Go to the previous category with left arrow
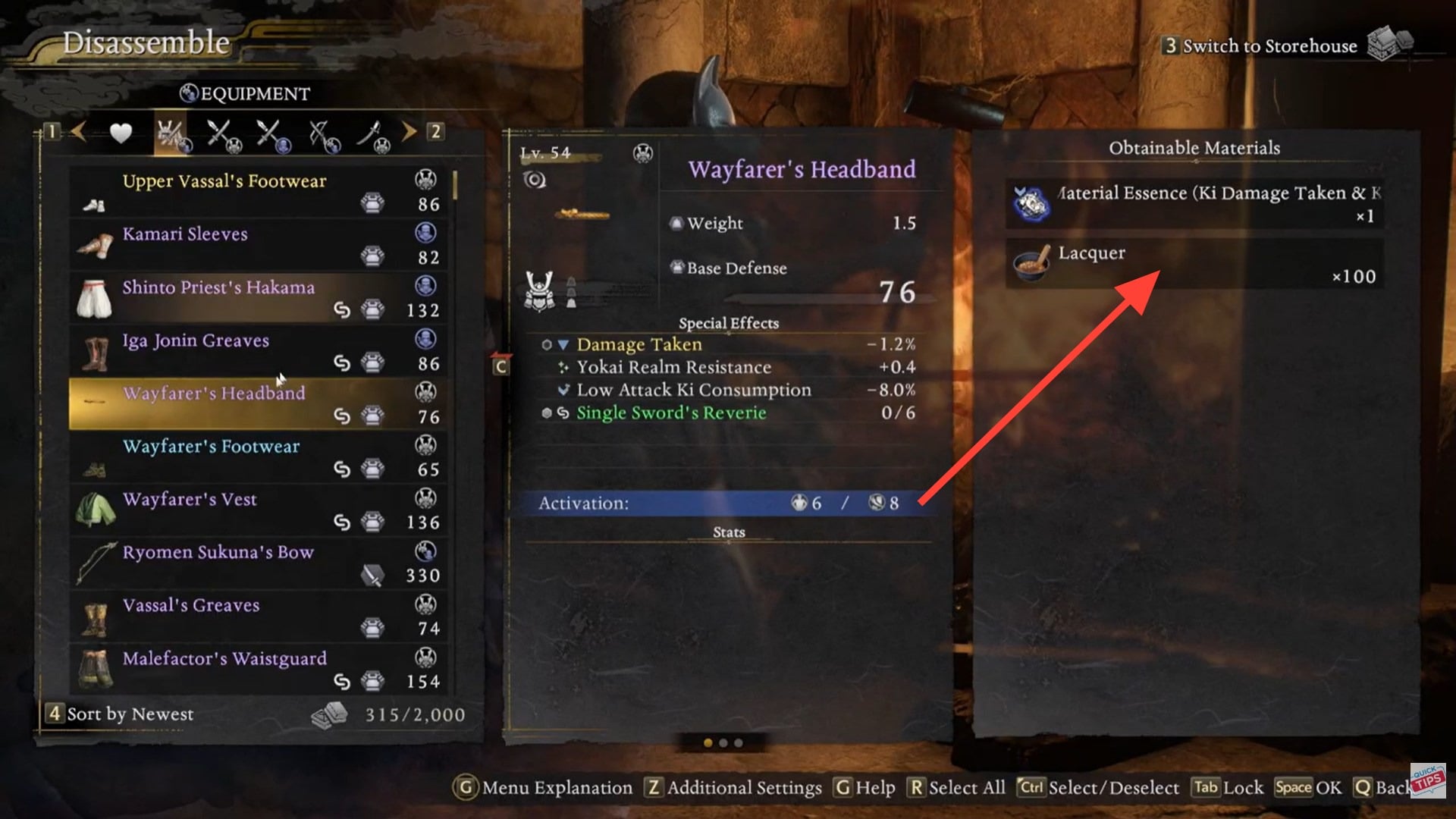Screen dimensions: 1456x819 [78, 132]
